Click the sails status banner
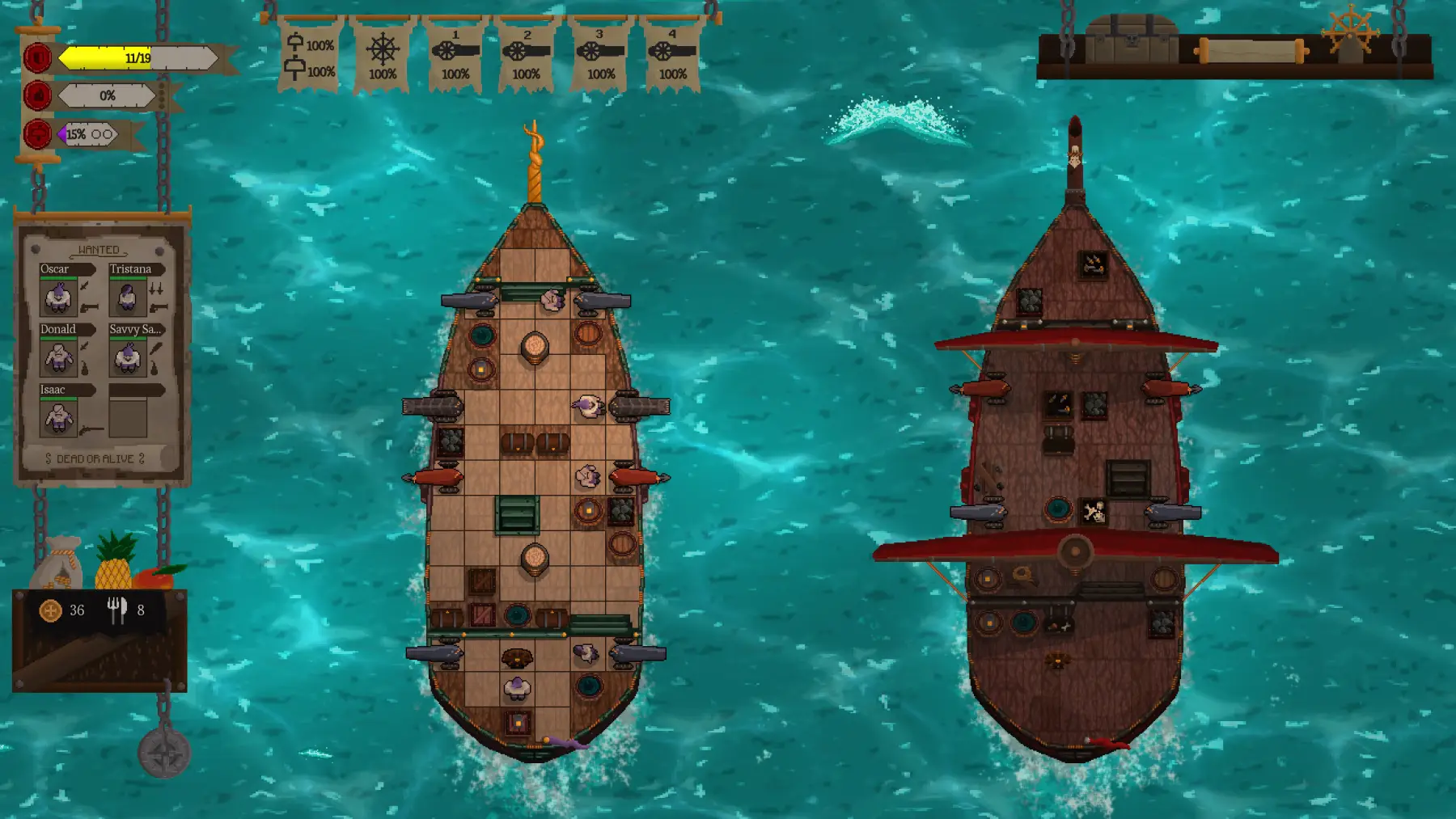This screenshot has height=819, width=1456. 309,56
